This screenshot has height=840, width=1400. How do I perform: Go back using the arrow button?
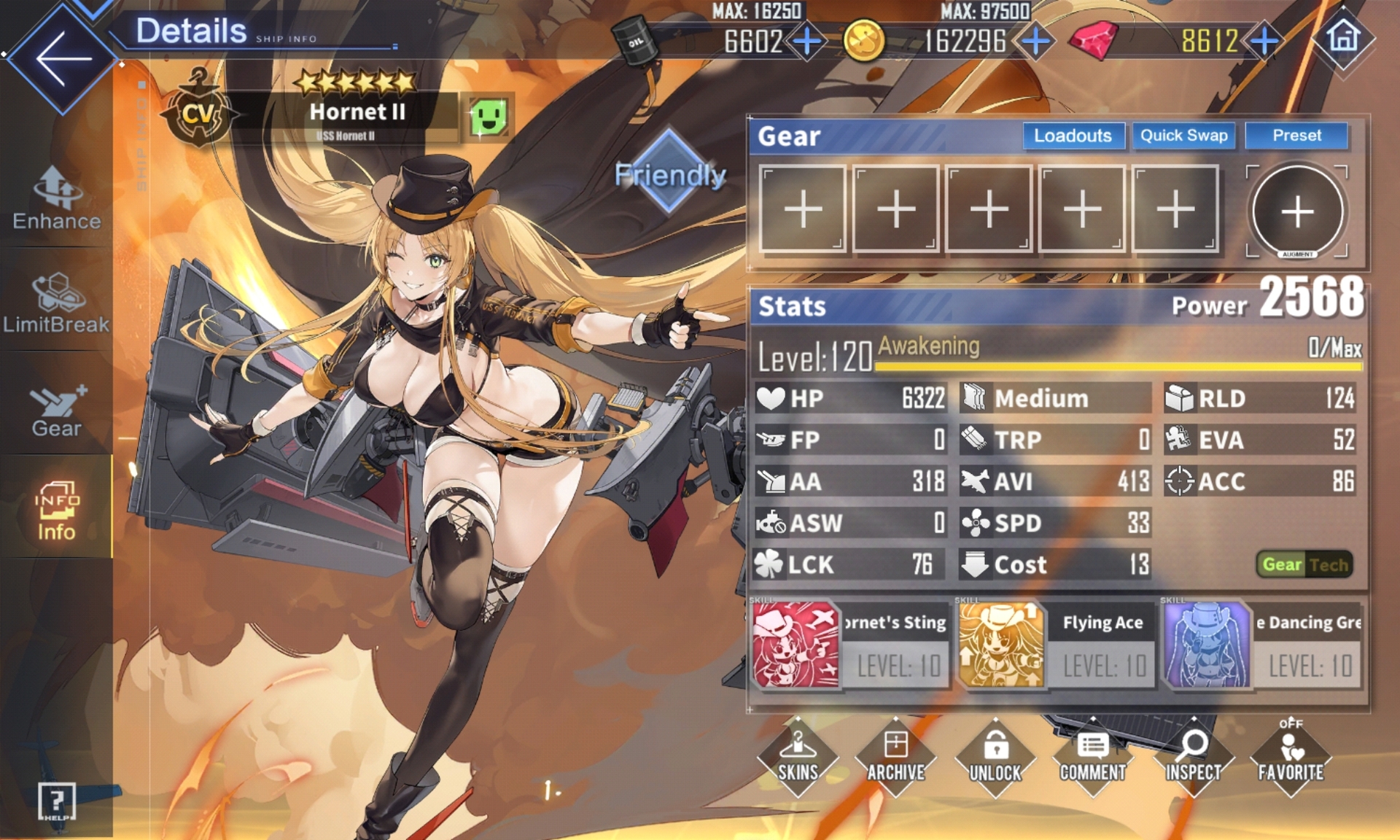click(62, 58)
